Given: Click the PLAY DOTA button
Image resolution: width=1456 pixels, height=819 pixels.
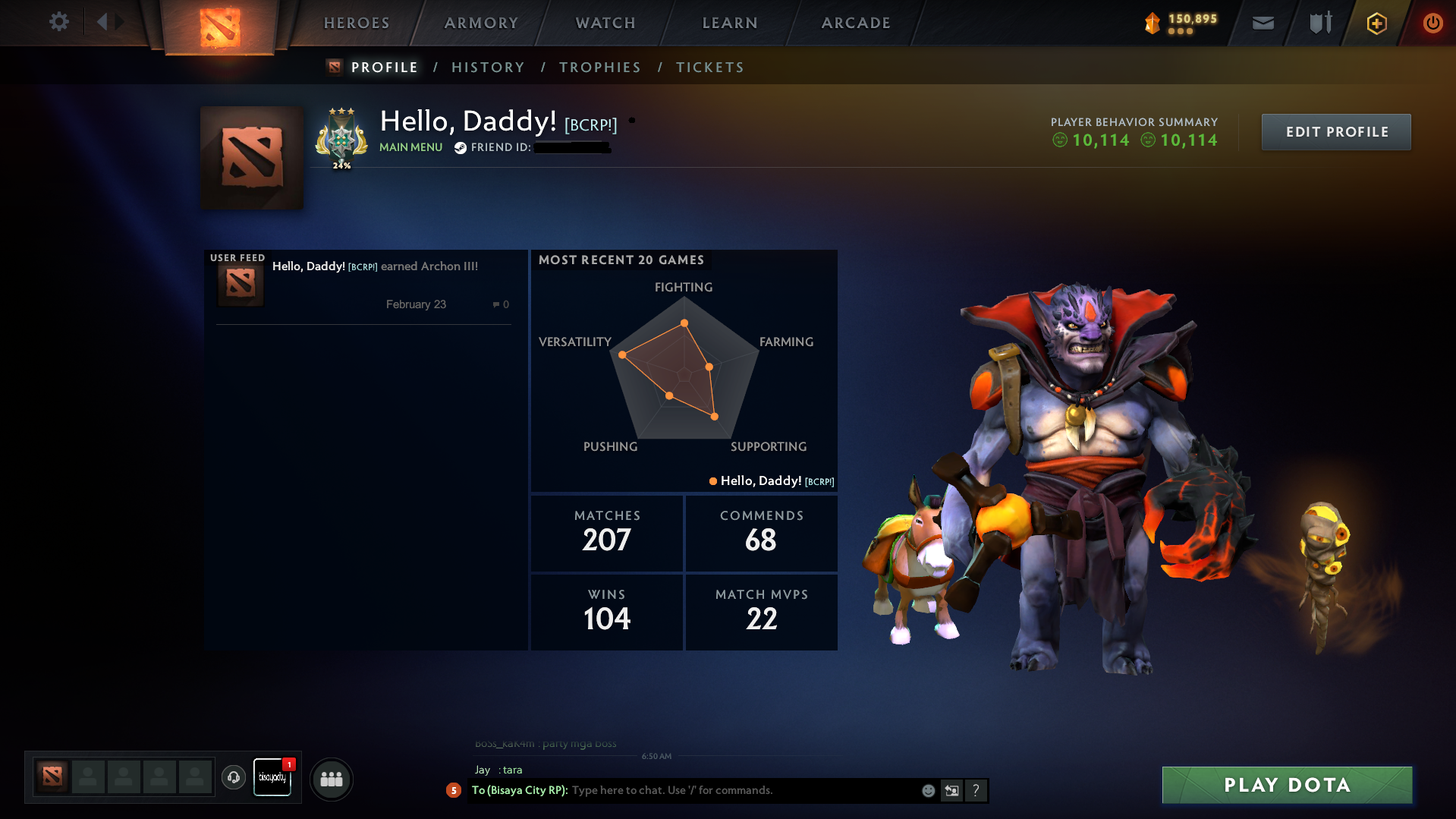Looking at the screenshot, I should pyautogui.click(x=1285, y=785).
